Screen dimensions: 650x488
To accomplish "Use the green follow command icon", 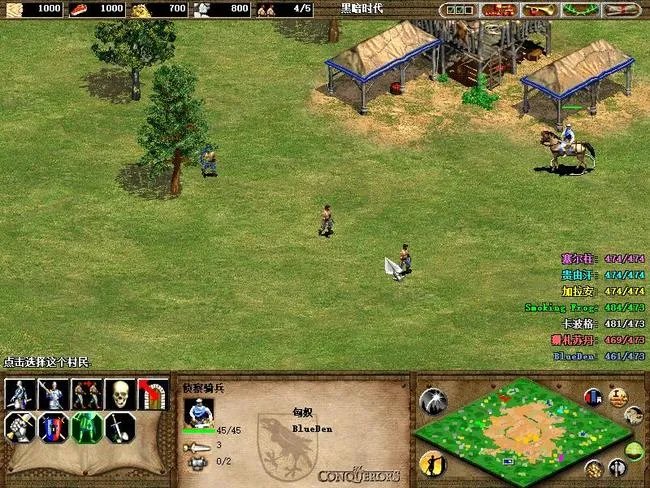I will pos(87,428).
